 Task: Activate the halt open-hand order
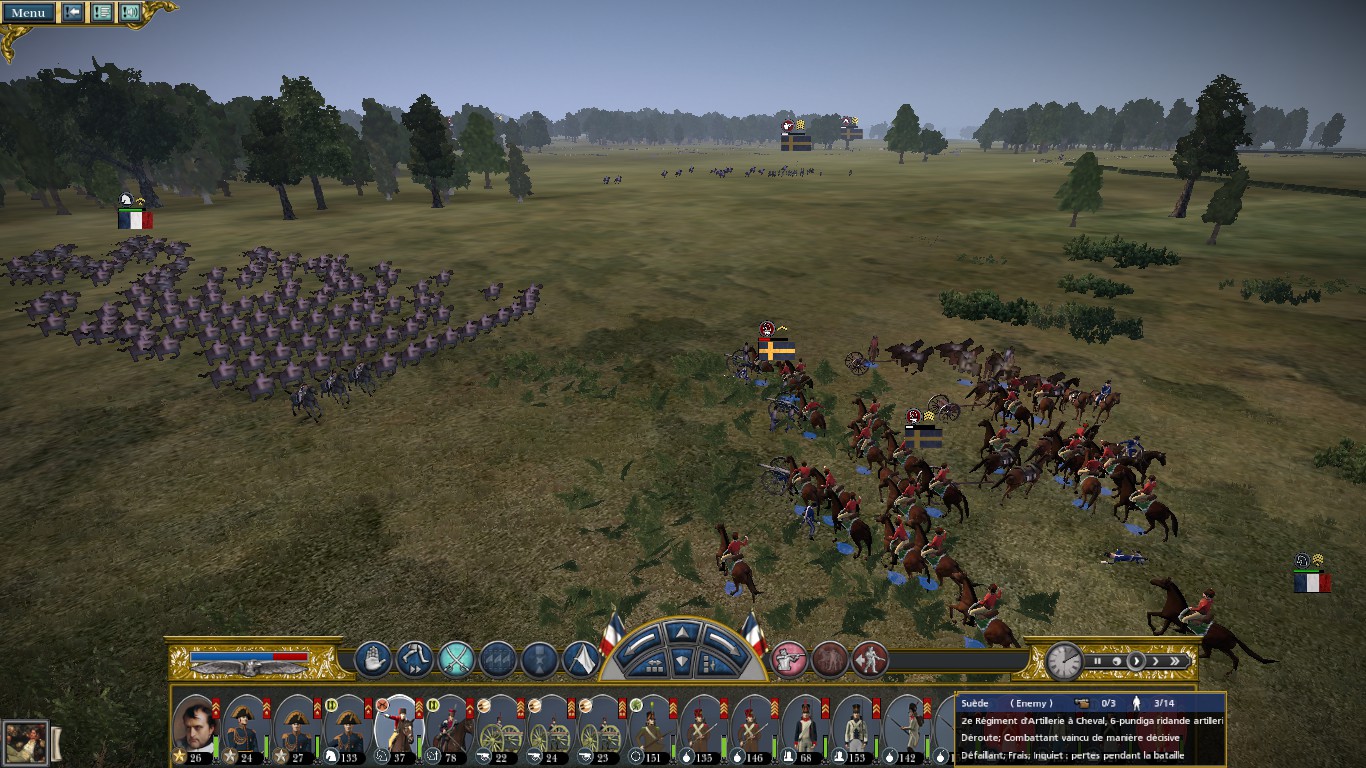(x=373, y=659)
